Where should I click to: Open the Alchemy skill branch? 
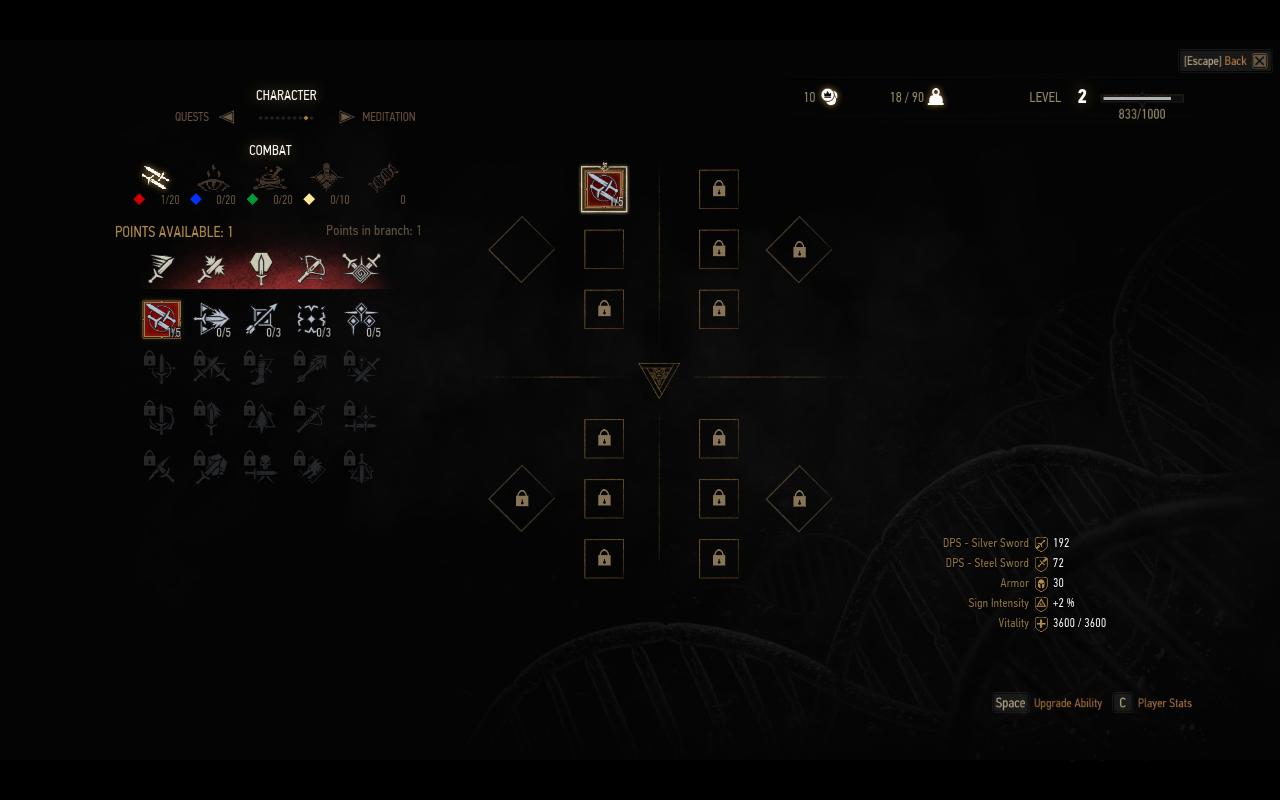click(269, 178)
